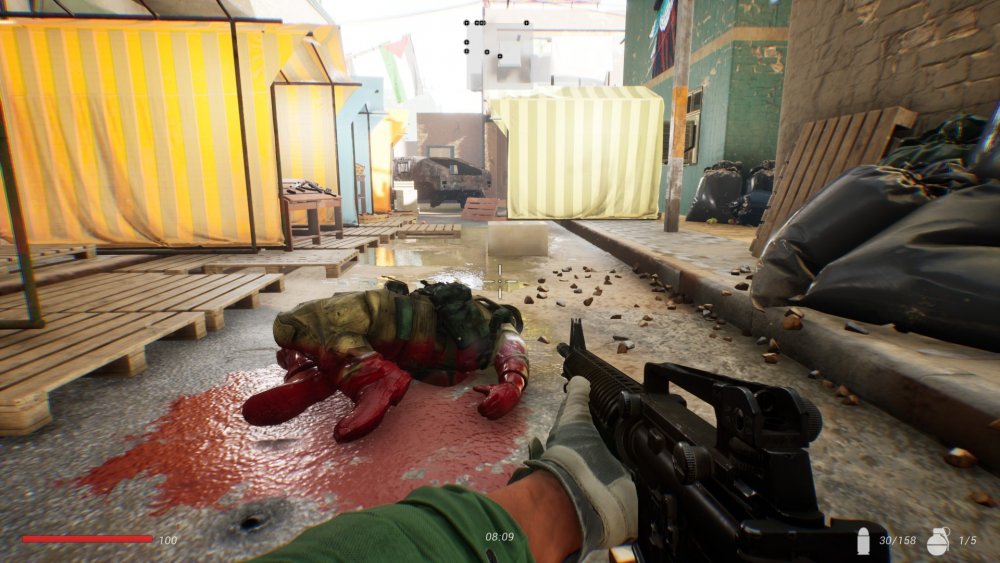This screenshot has height=563, width=1000.
Task: Click the bullet ammo icon
Action: 863,541
